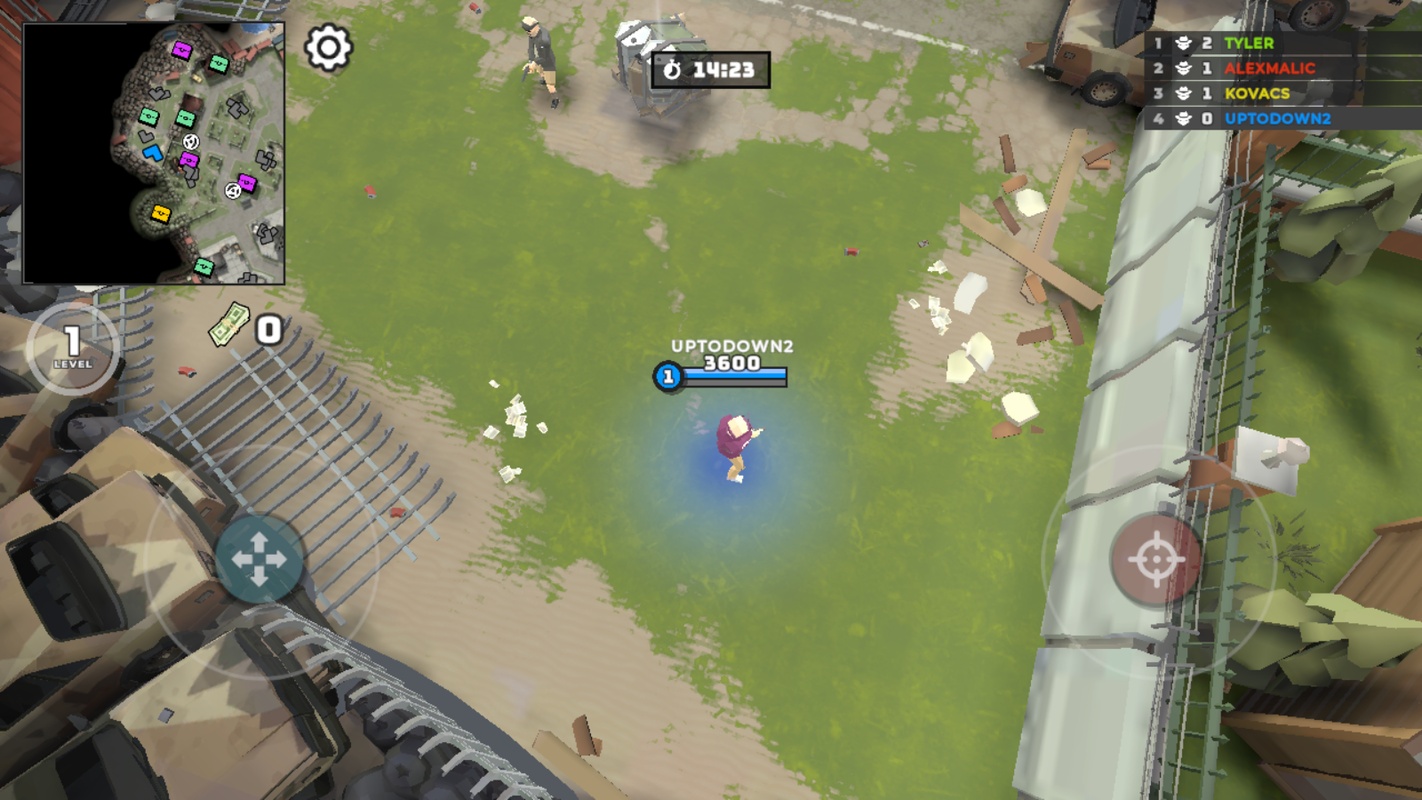The width and height of the screenshot is (1422, 800).
Task: Select the yellow chest marker on minimap
Action: point(160,213)
